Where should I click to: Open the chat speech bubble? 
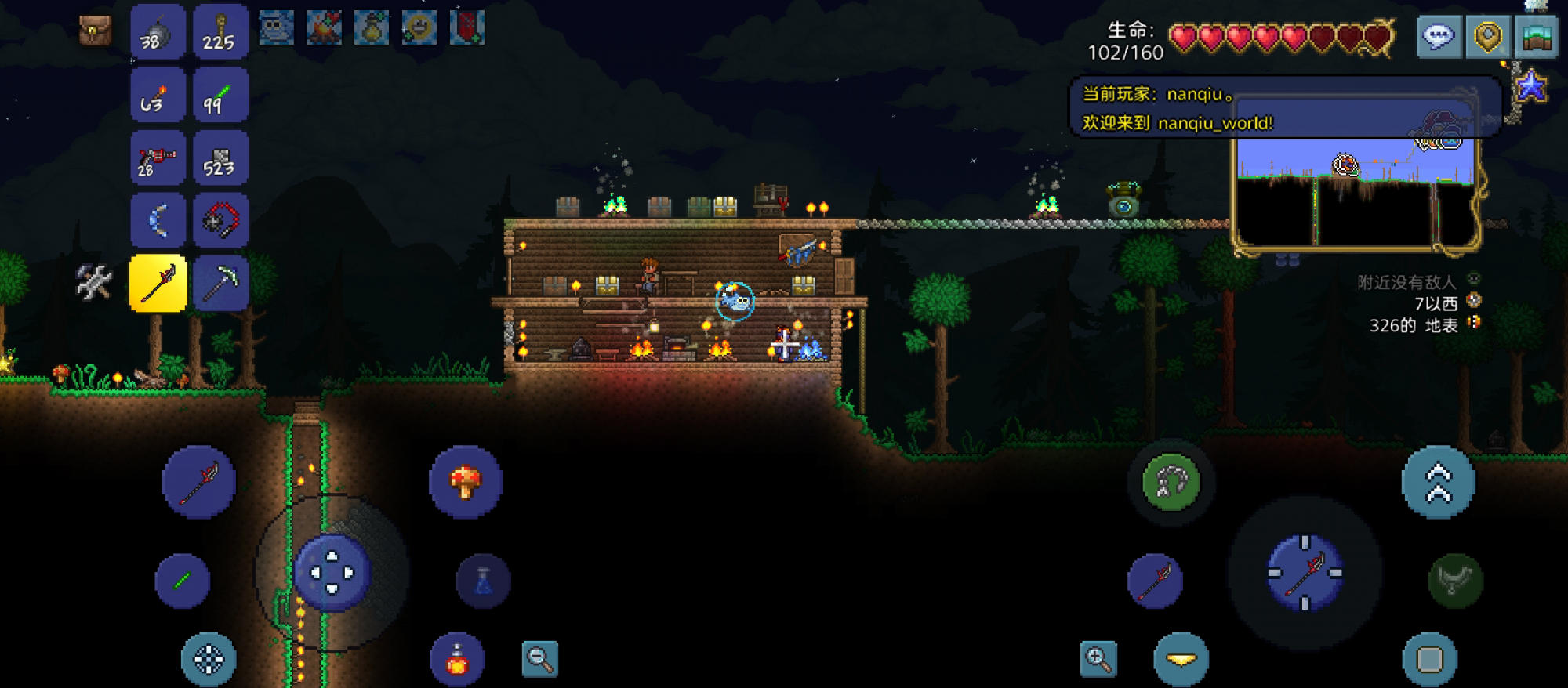[1439, 36]
